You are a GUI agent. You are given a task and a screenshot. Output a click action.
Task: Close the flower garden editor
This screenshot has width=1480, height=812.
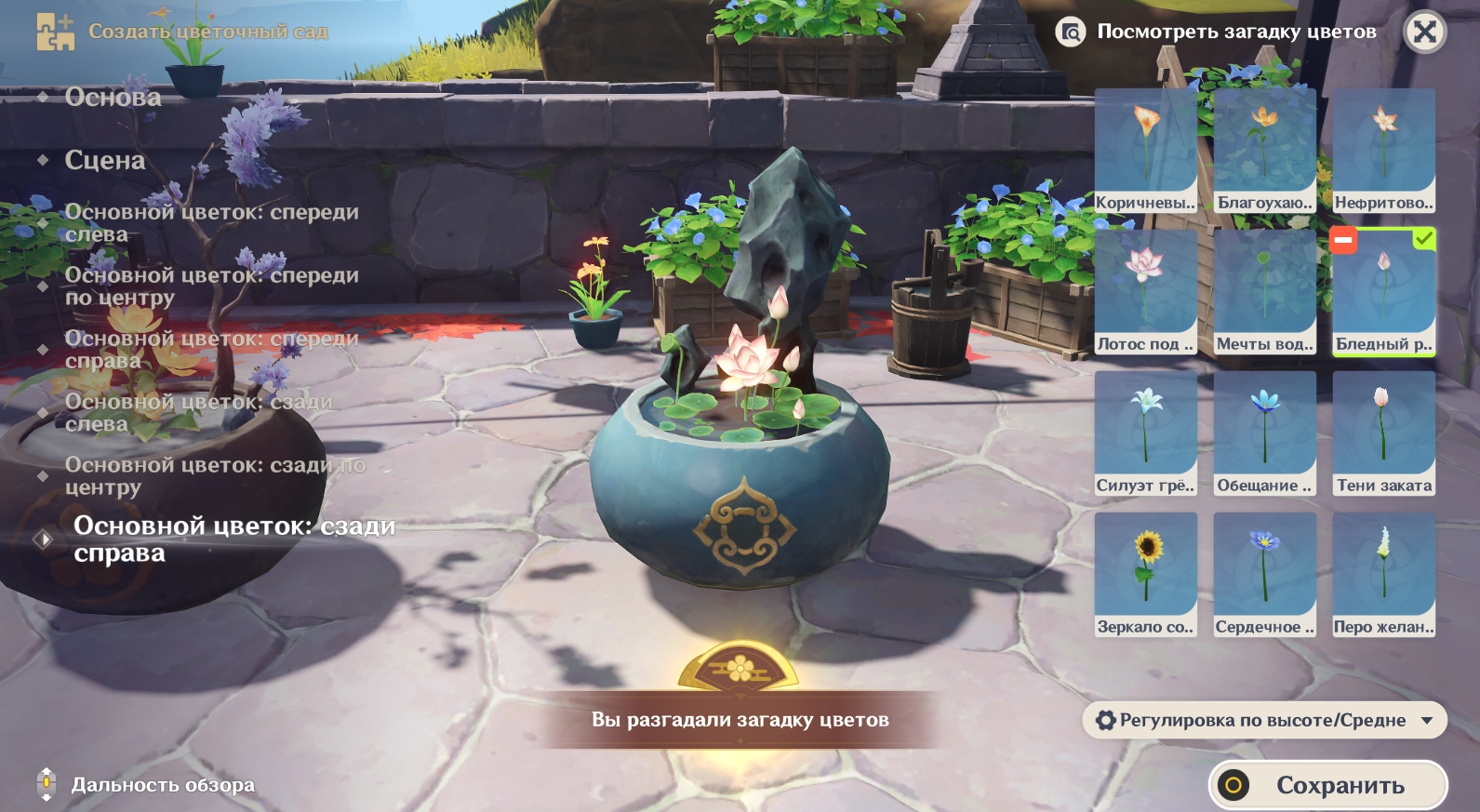pyautogui.click(x=1424, y=33)
